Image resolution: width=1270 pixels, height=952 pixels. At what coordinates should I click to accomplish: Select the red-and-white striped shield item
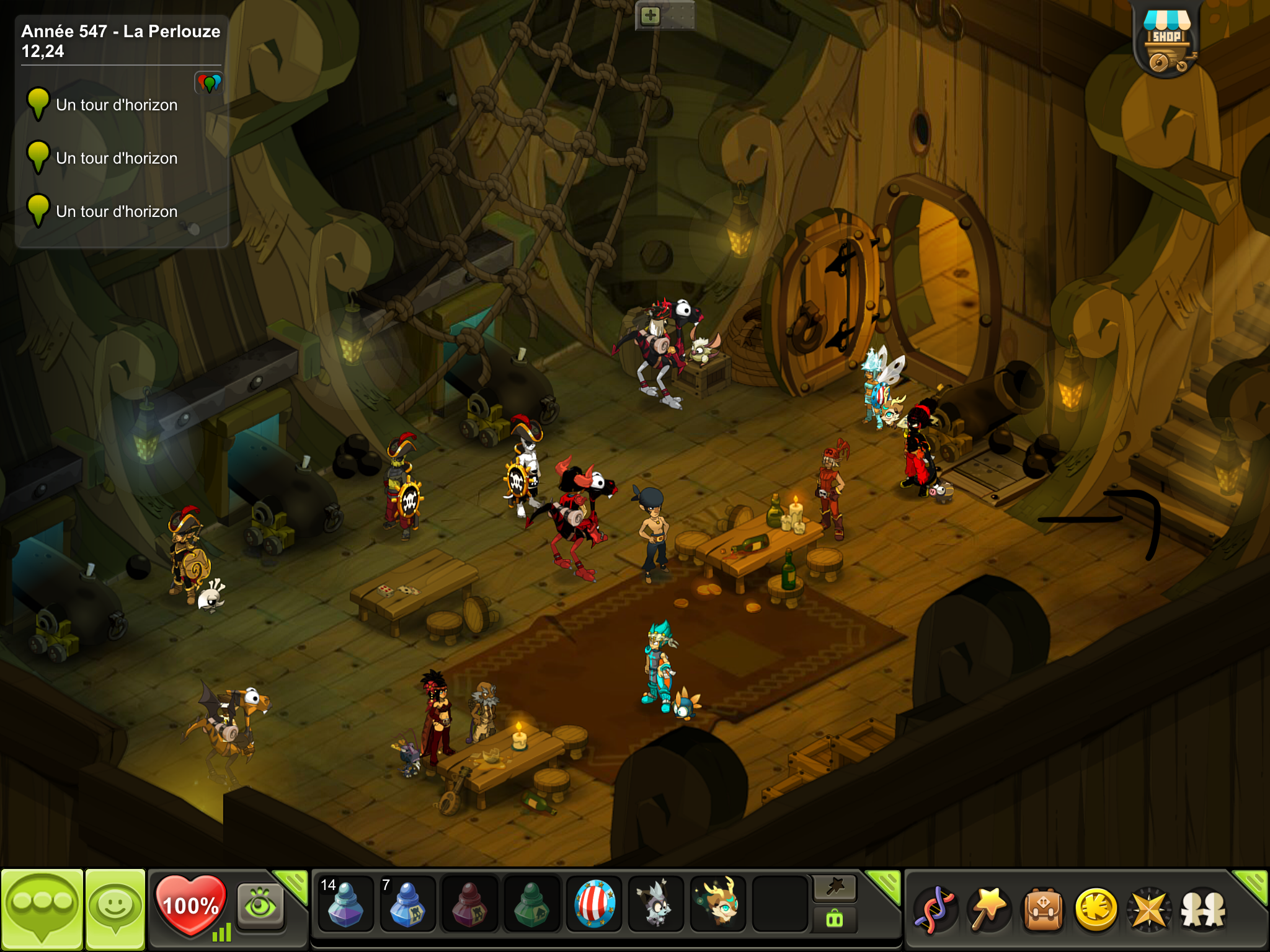click(x=594, y=905)
